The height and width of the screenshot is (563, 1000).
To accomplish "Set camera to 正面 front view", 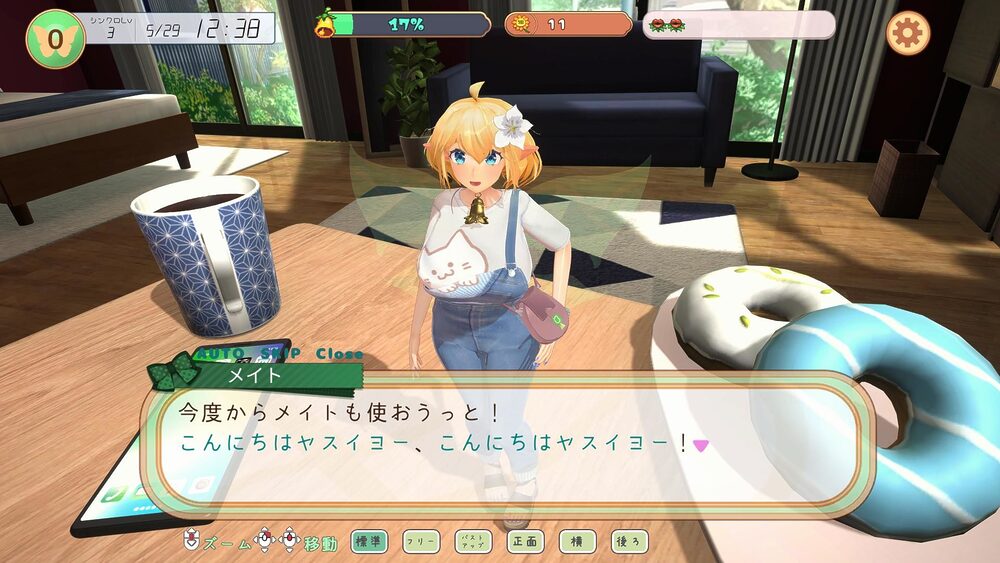I will point(525,542).
